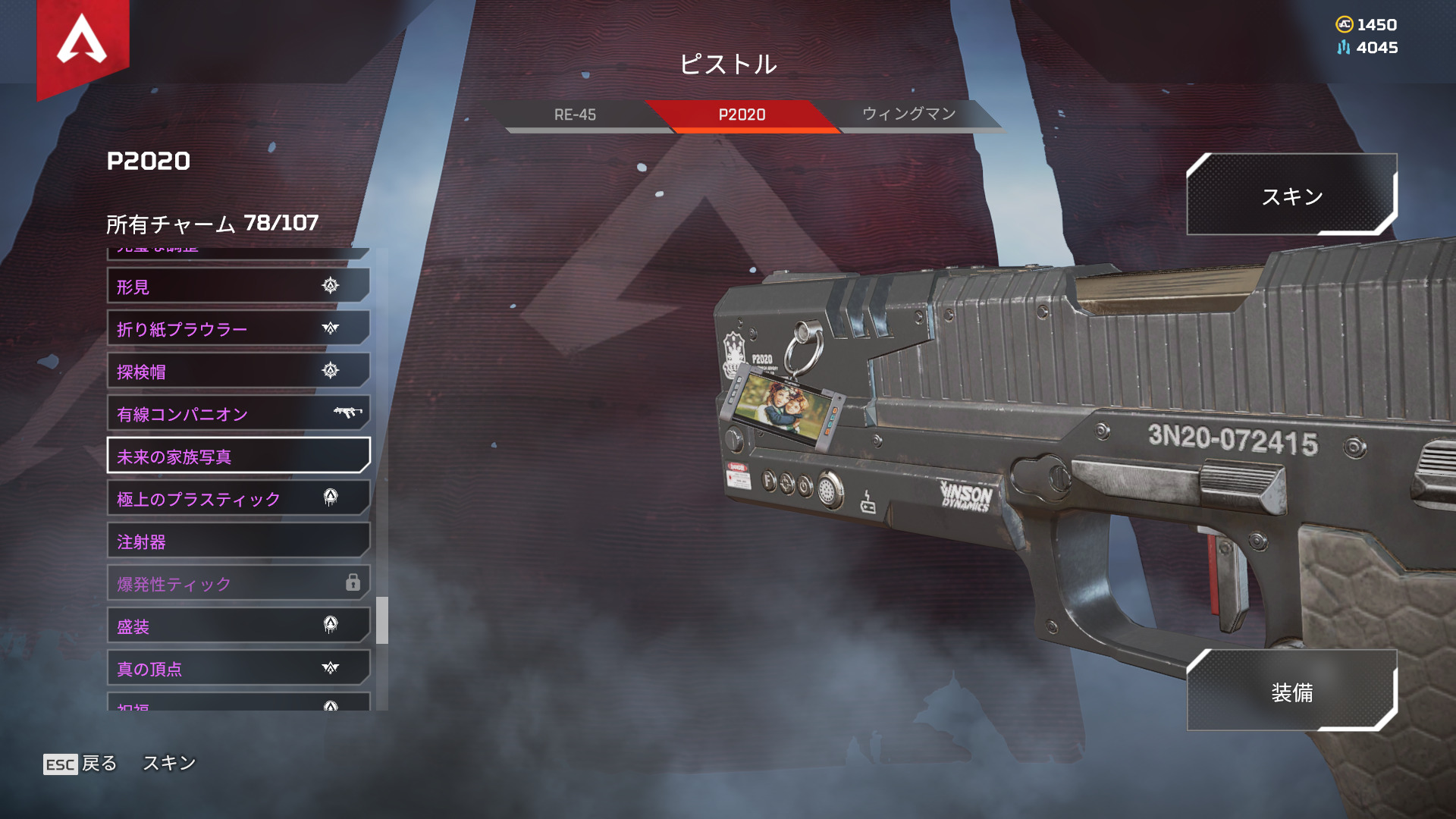This screenshot has height=819, width=1456.
Task: Go back with the 戻る option
Action: click(x=81, y=764)
